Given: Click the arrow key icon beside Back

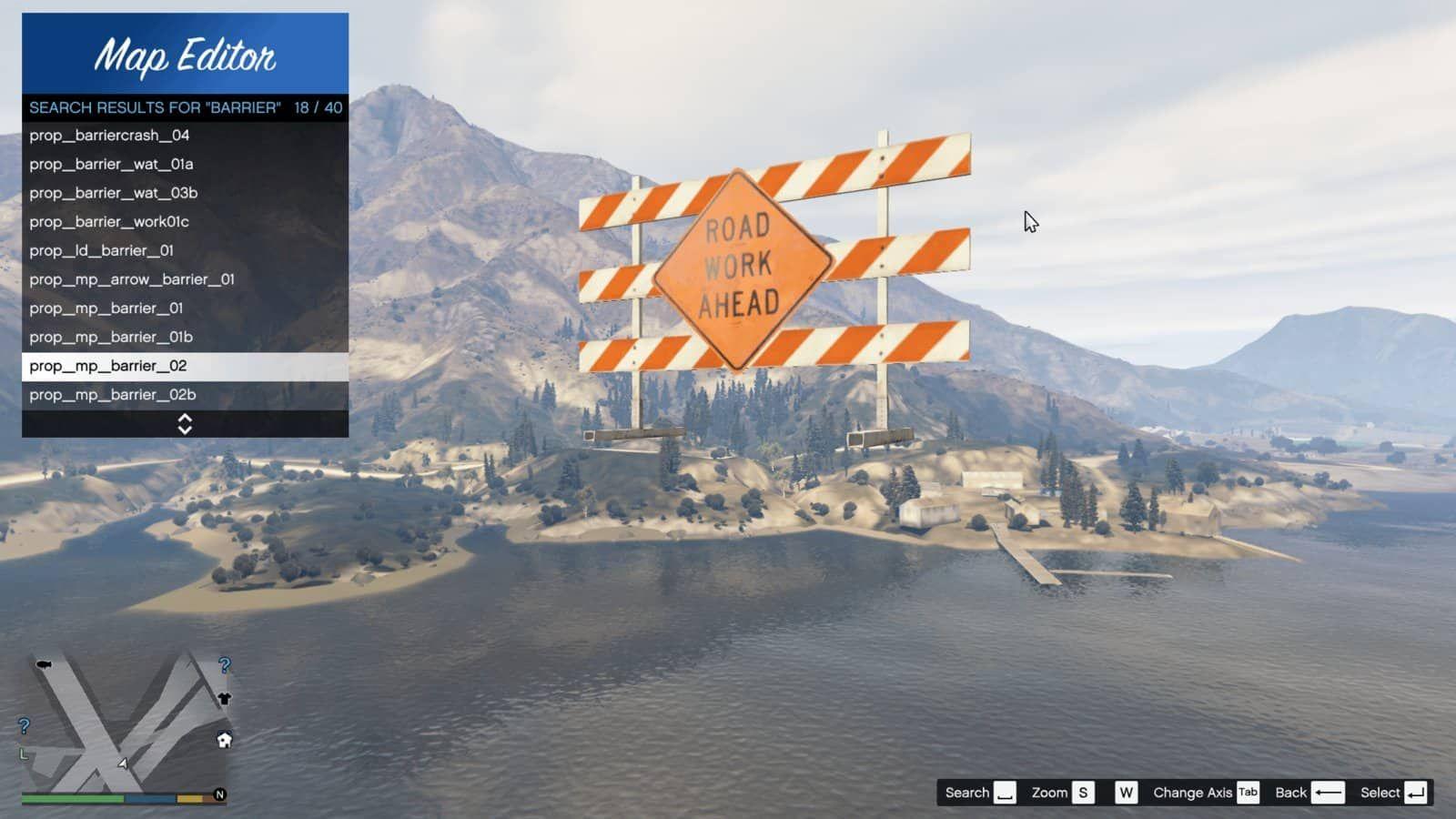Looking at the screenshot, I should point(1328,792).
